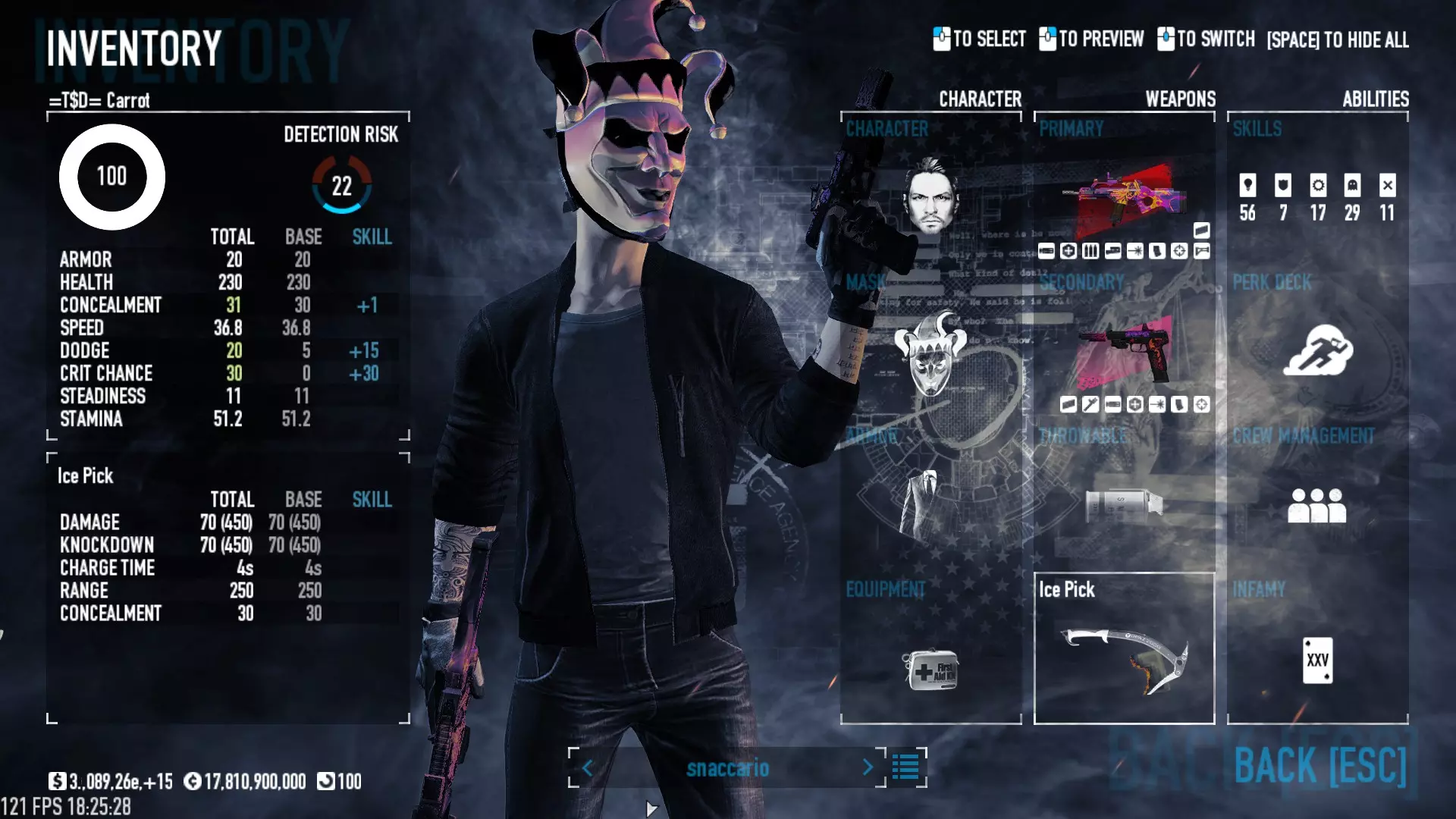Open Crew Management
The height and width of the screenshot is (819, 1456).
[x=1317, y=505]
